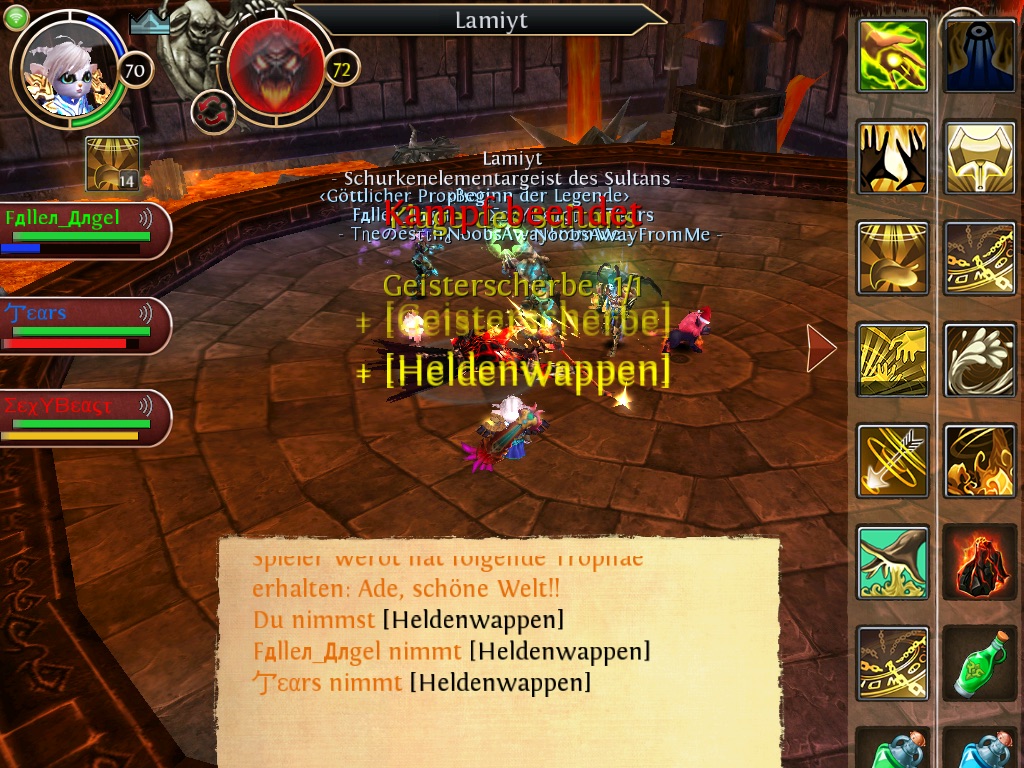Activate the golden winged emblem skill

(980, 157)
